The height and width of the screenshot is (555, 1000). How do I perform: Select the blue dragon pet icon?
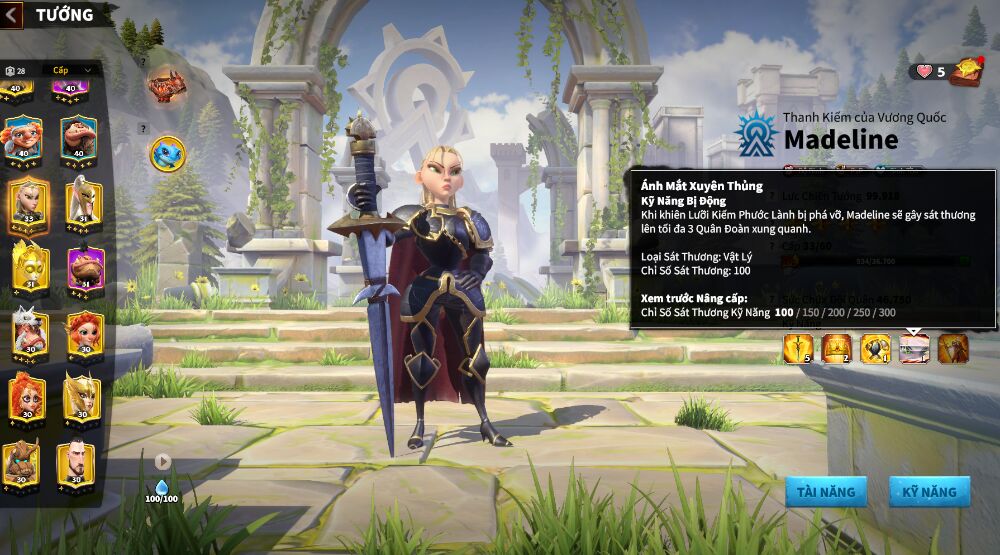[x=167, y=153]
